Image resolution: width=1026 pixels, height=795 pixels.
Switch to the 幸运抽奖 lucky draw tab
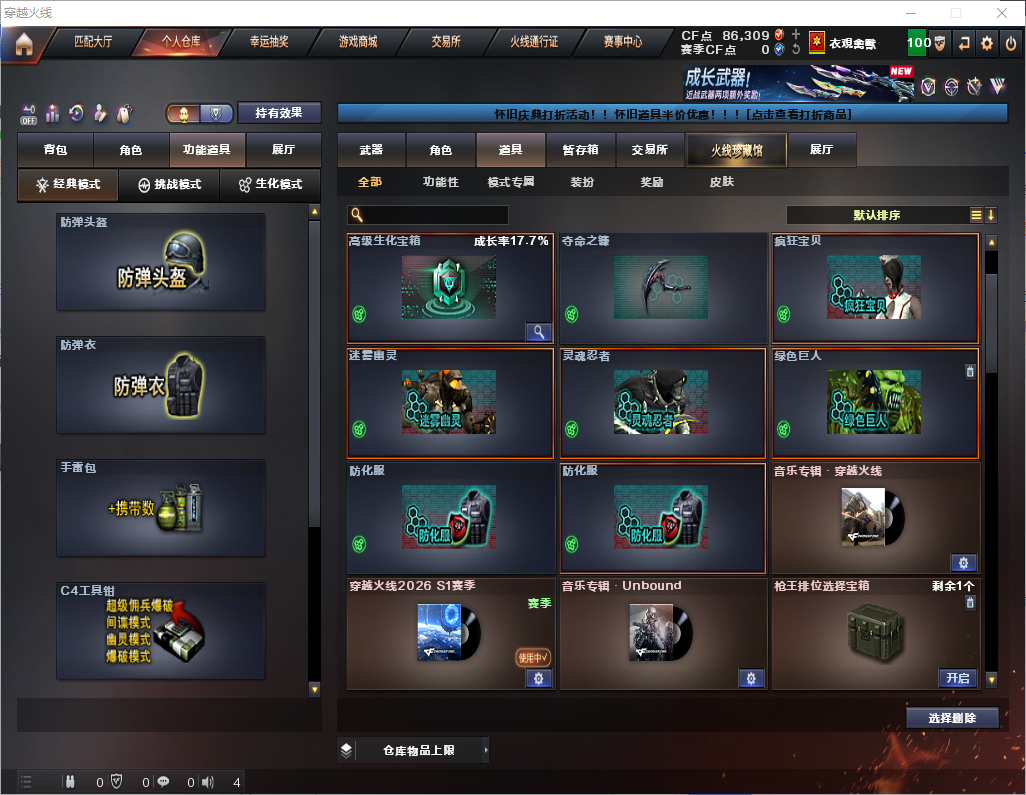click(x=268, y=43)
